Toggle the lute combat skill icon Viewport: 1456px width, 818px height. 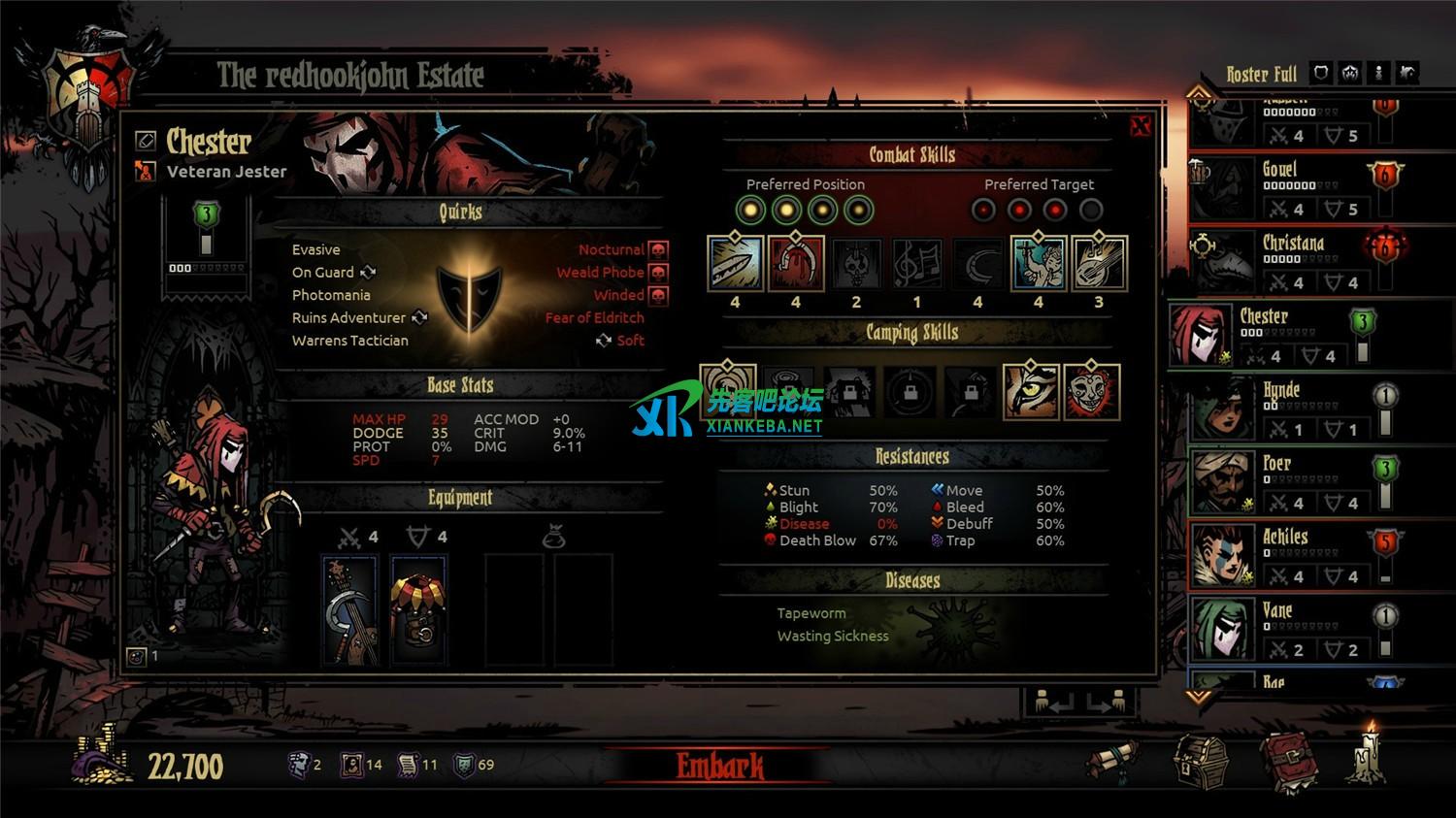tap(1099, 264)
